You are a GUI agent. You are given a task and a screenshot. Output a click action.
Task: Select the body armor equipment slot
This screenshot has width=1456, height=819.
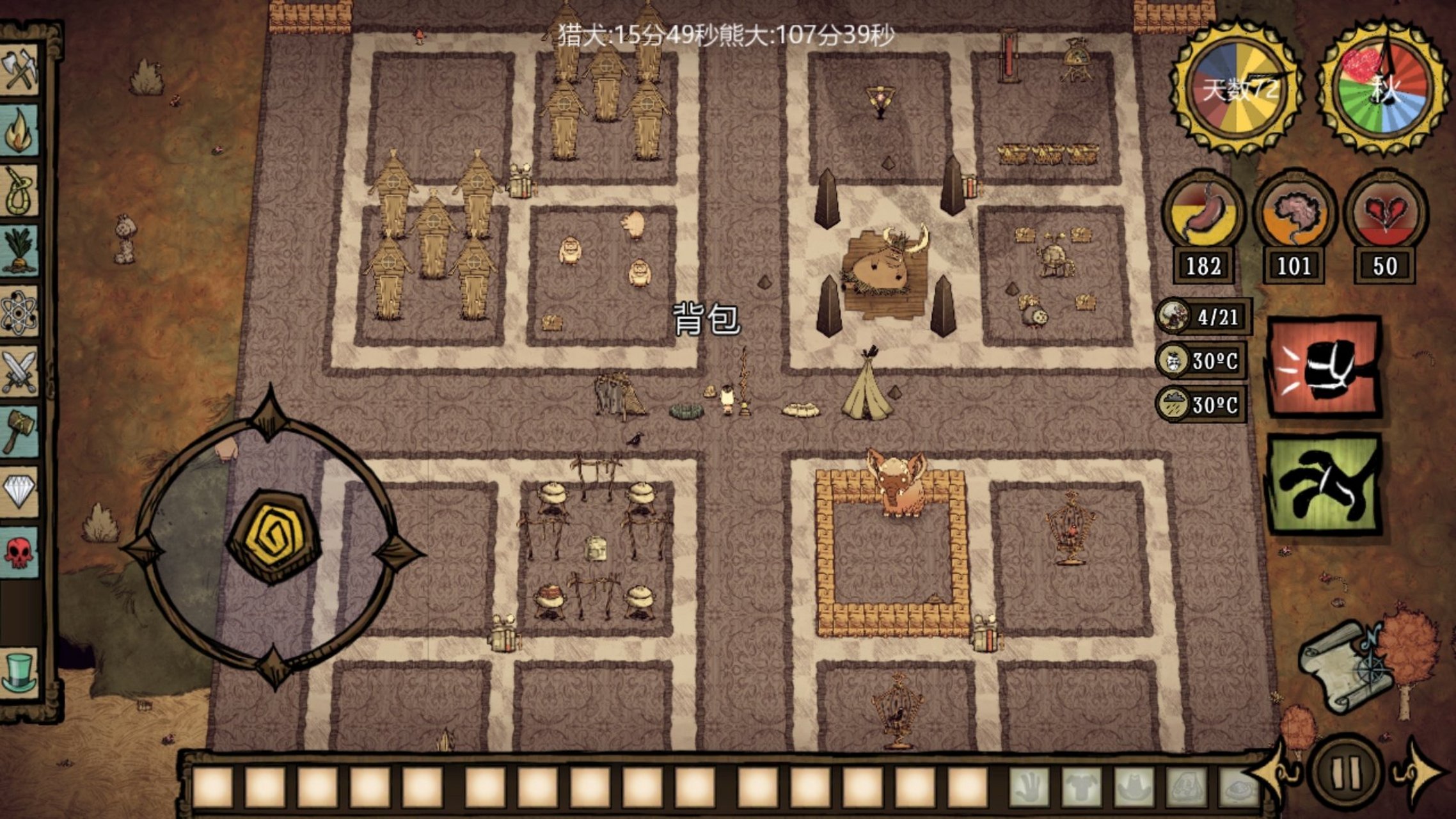[1081, 787]
